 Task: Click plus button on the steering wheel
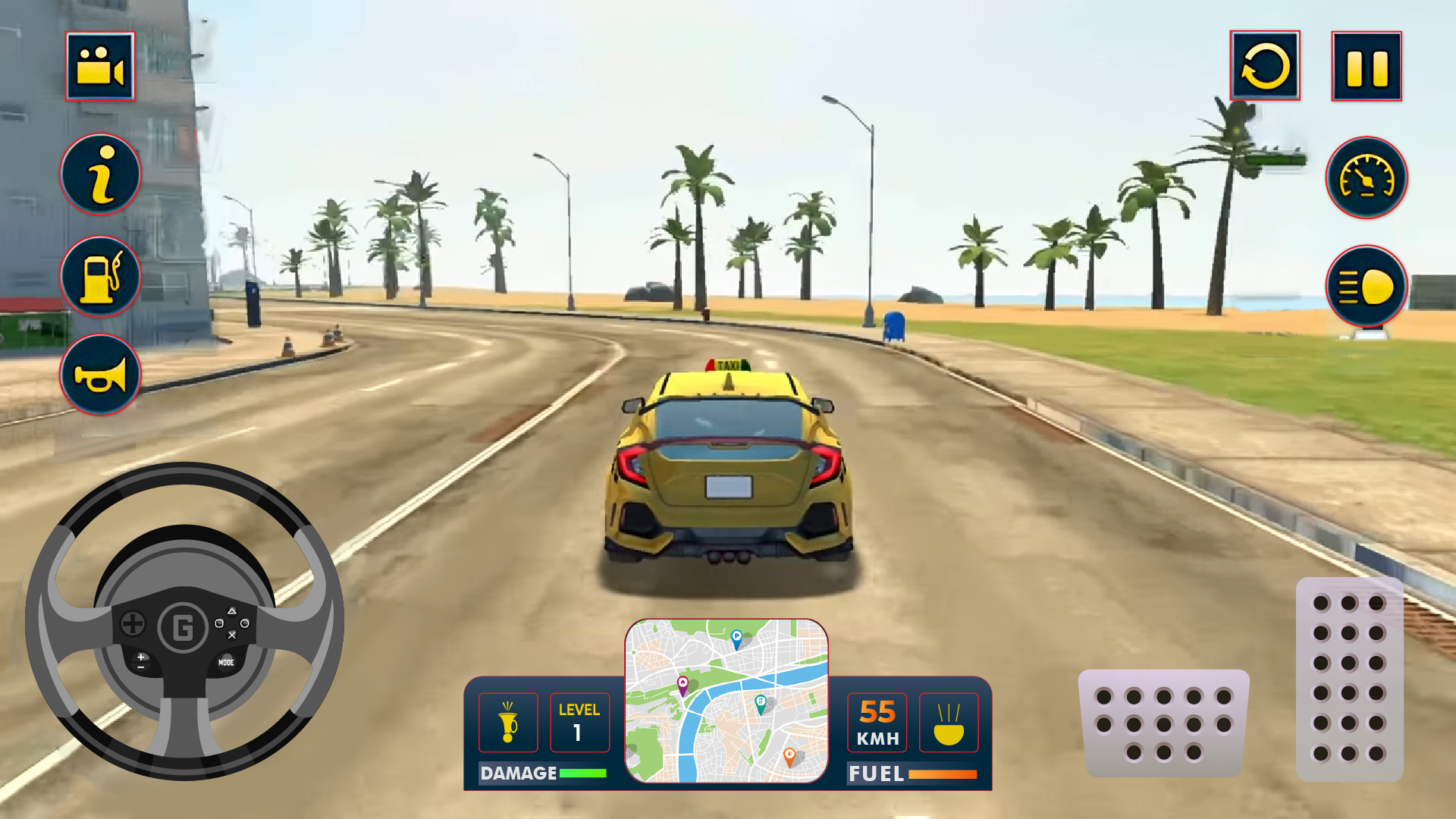[x=141, y=657]
